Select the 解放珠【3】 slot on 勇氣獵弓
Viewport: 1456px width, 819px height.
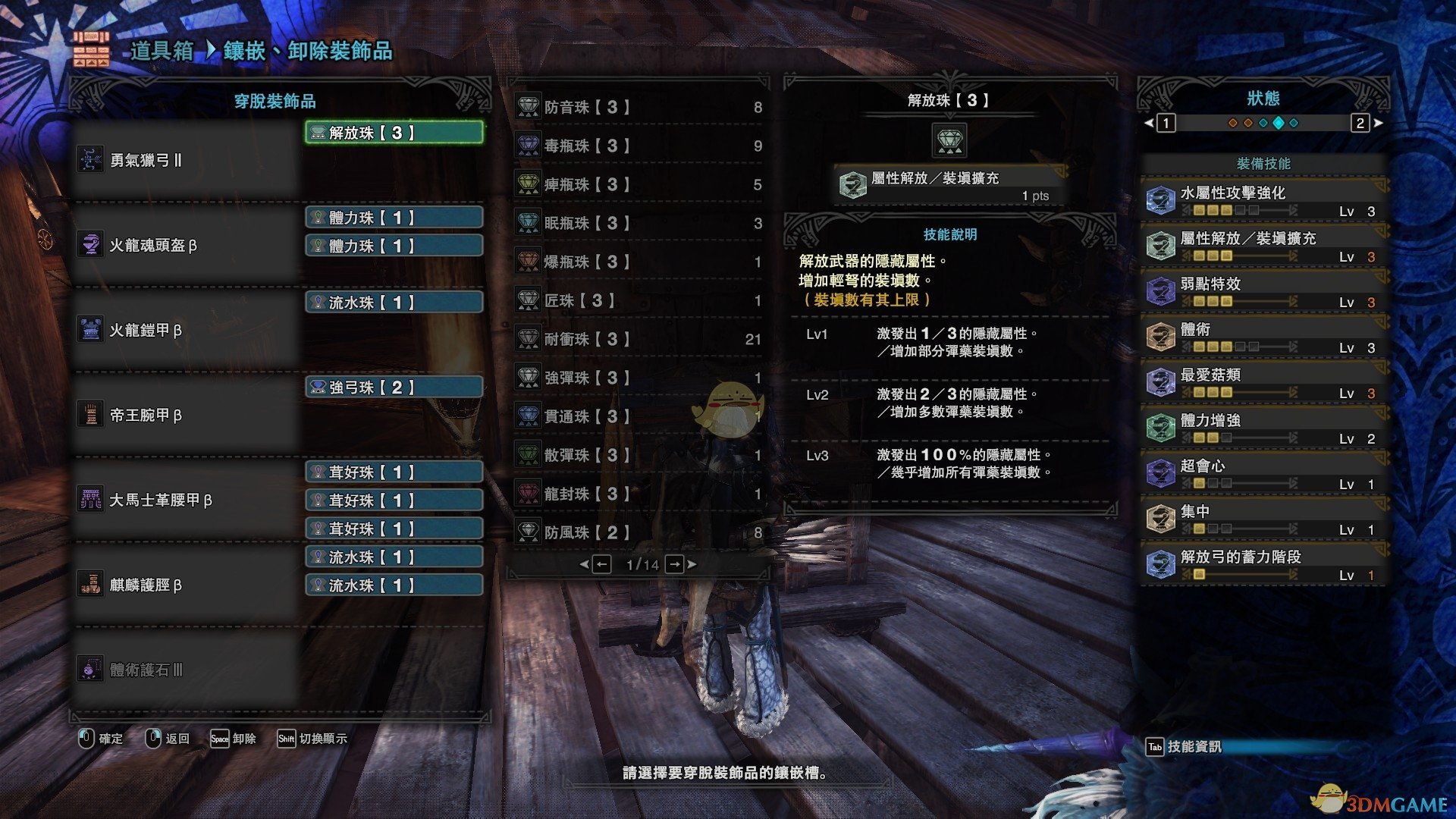click(394, 133)
